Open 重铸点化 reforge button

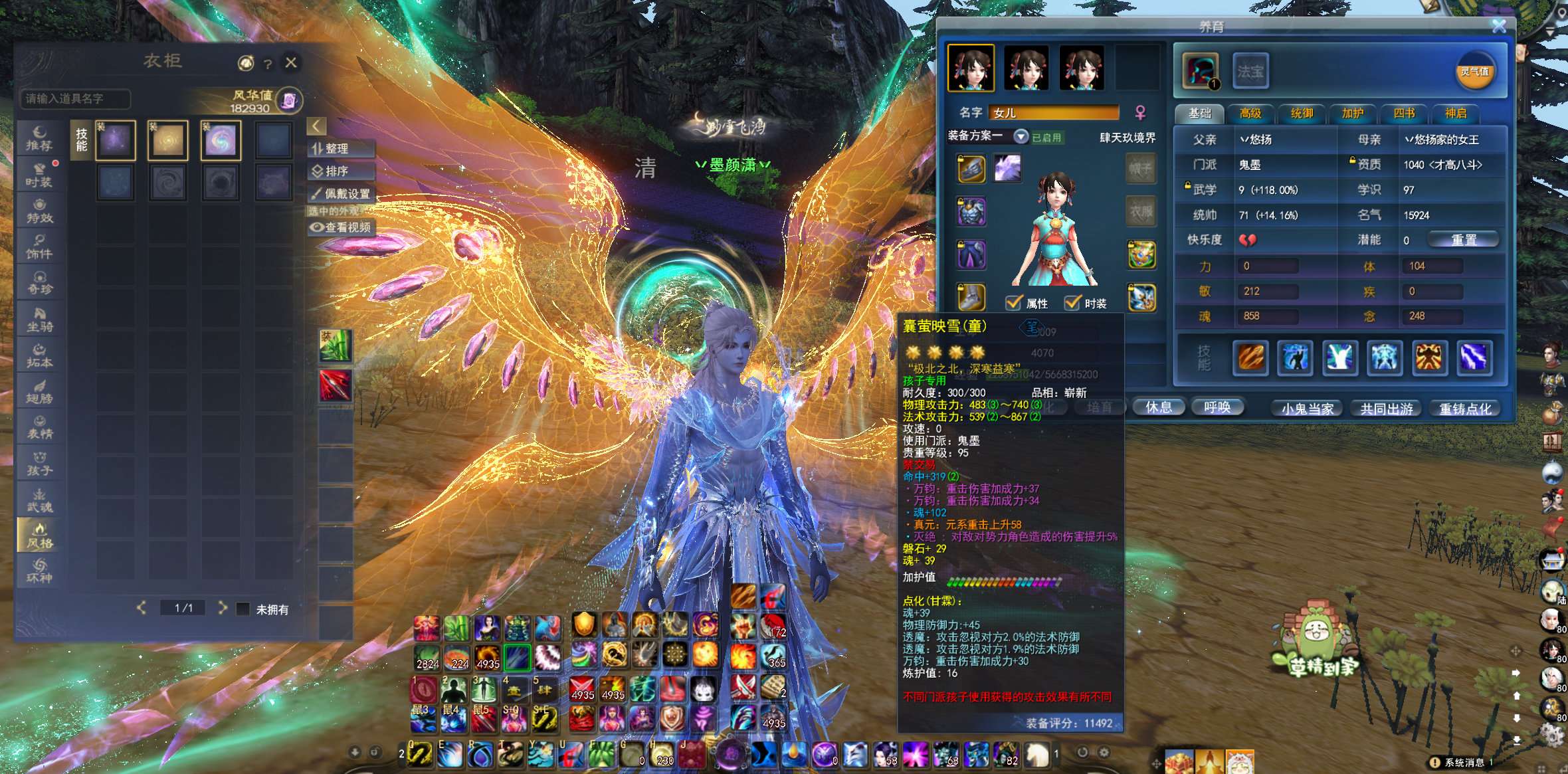(x=1465, y=409)
